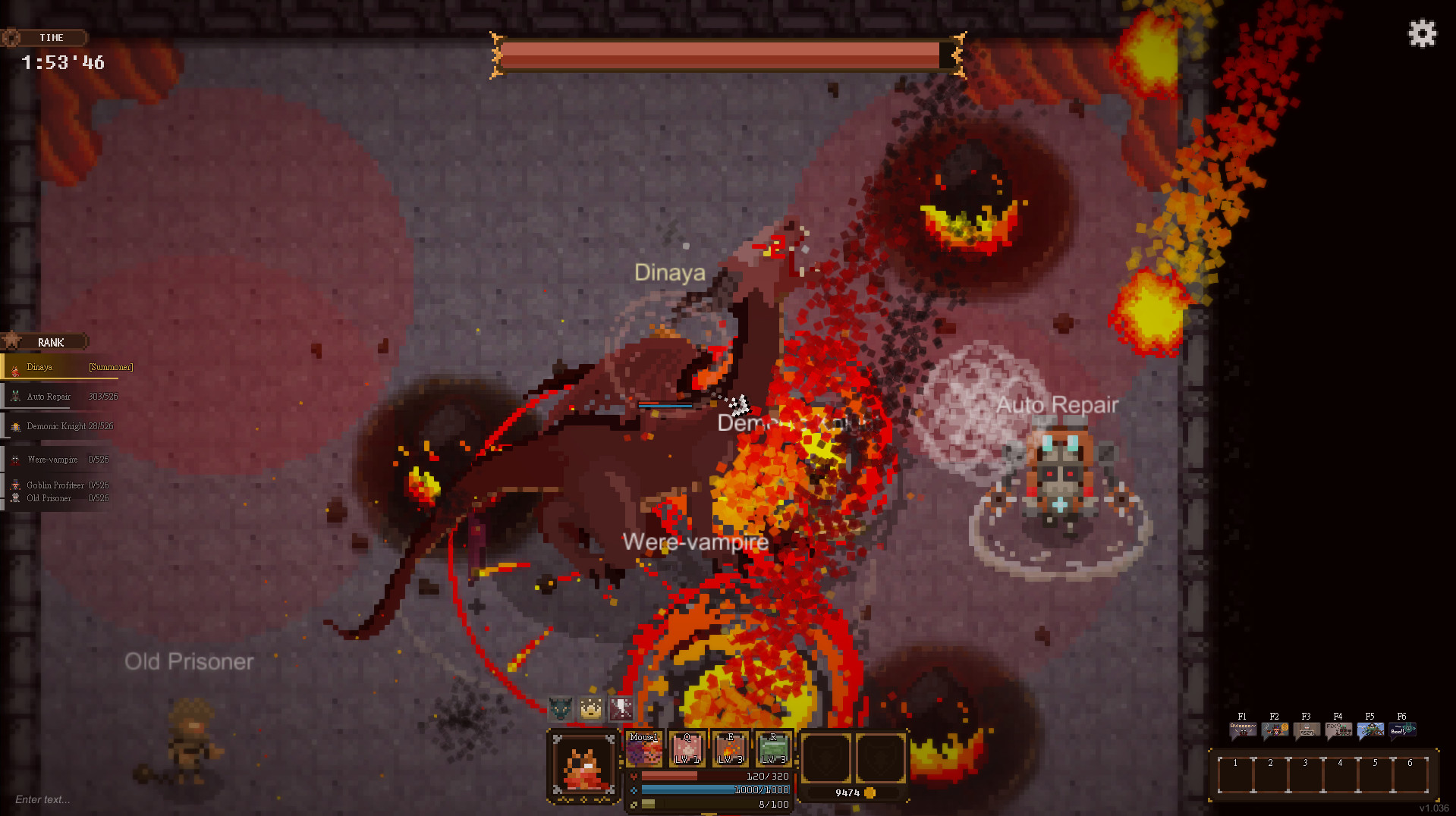Click the blue mana bar showing 1000/1000
Screen dimensions: 1456x816
713,789
